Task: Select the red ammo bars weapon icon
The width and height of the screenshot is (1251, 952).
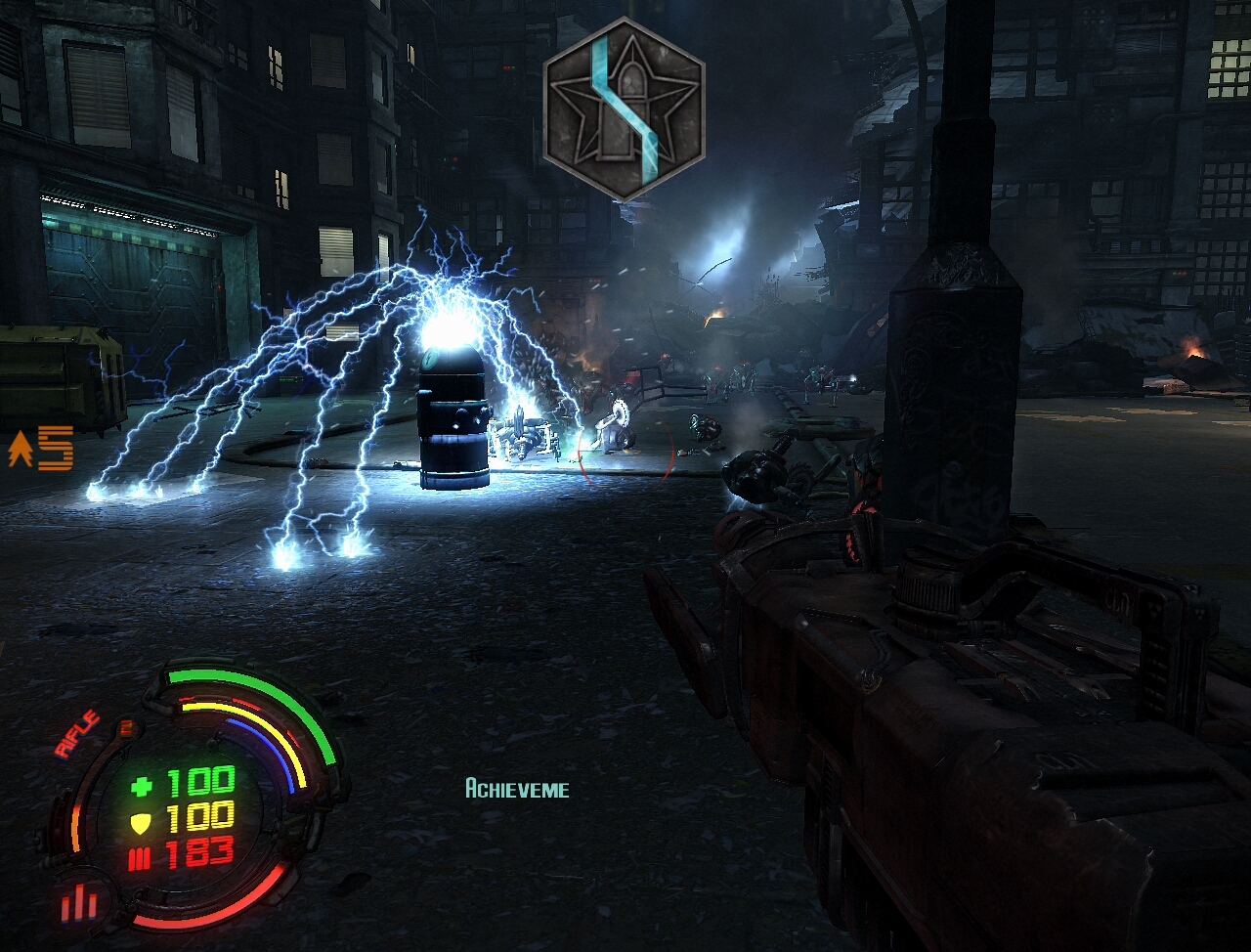Action: tap(79, 903)
